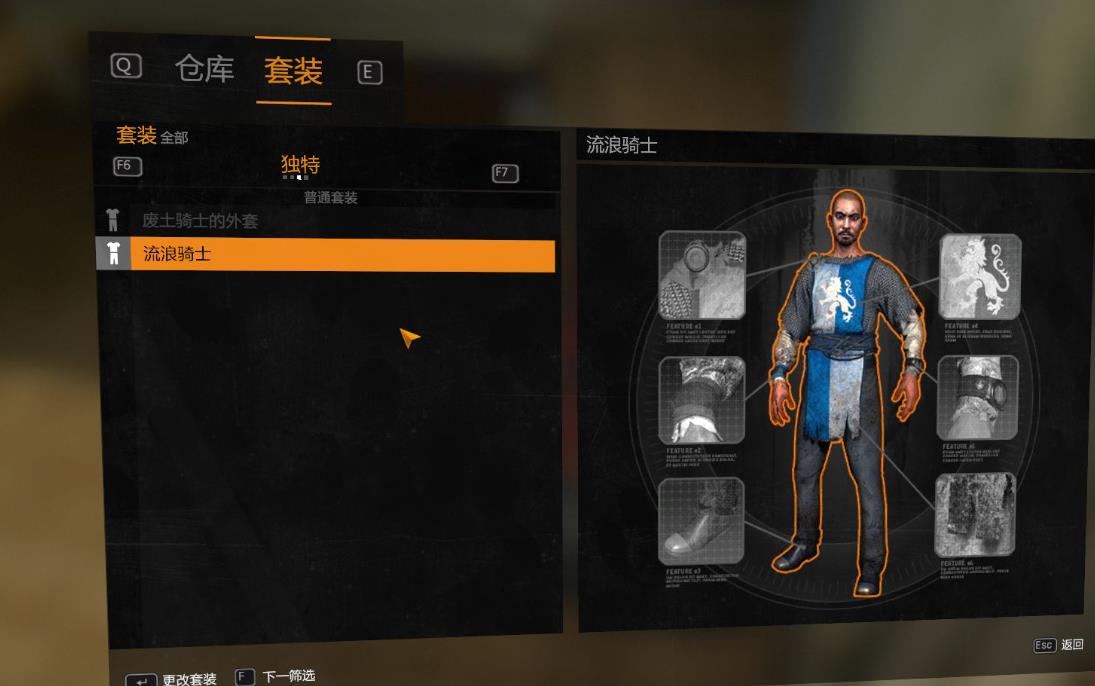Open the 套装 tab

click(293, 70)
